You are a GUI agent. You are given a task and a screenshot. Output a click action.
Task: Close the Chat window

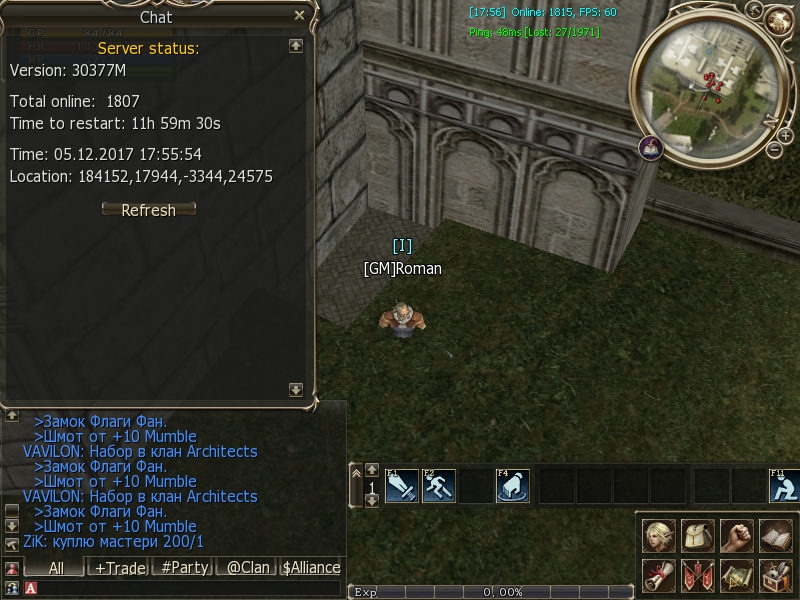pos(299,16)
